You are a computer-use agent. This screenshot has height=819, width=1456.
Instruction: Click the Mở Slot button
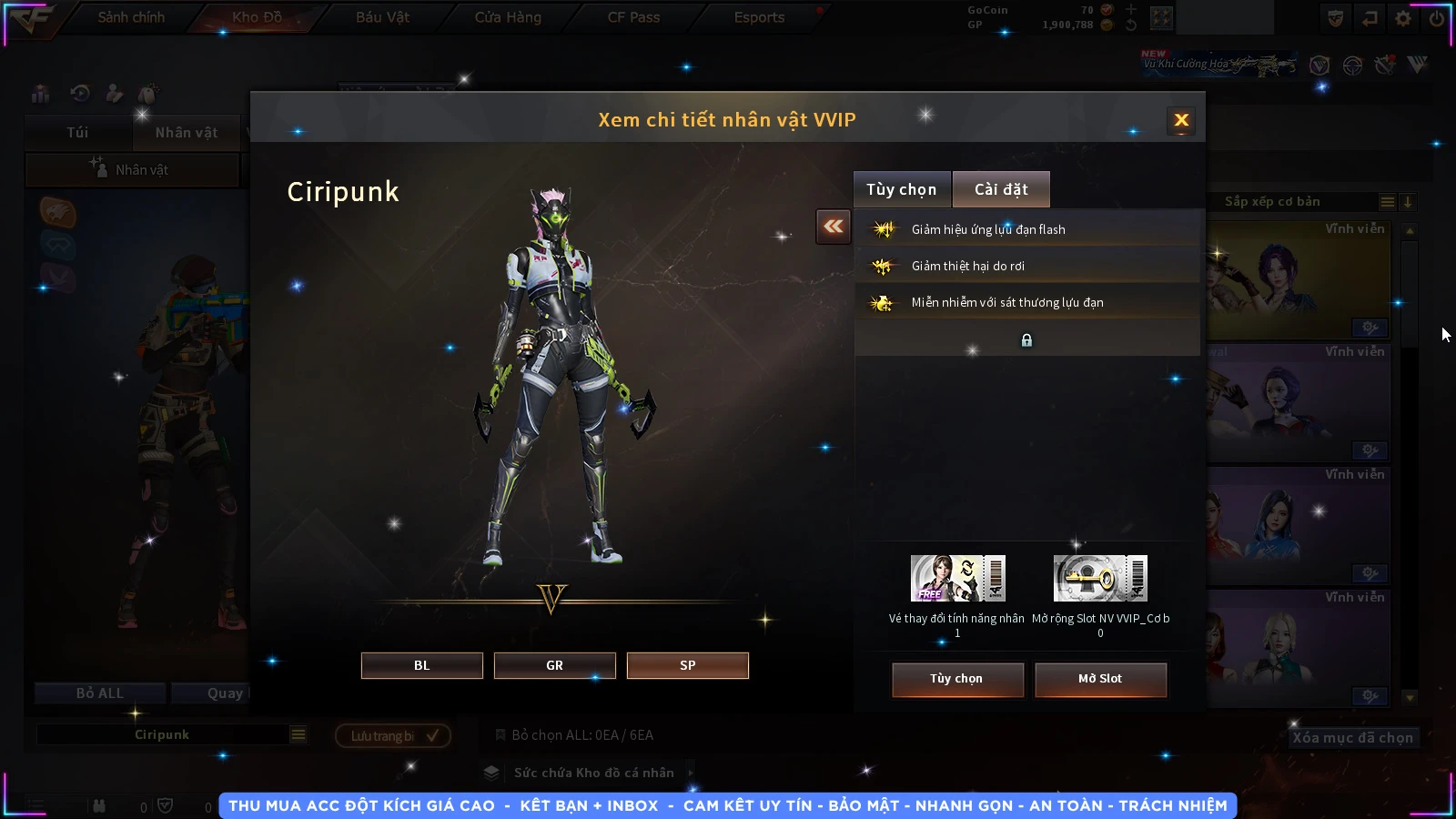click(x=1100, y=679)
